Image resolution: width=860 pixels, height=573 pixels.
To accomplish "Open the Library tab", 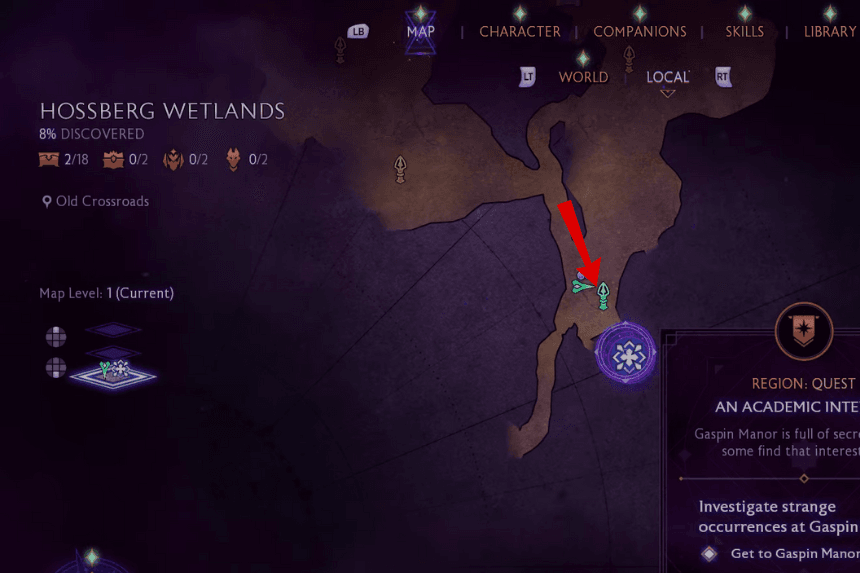I will pos(830,32).
